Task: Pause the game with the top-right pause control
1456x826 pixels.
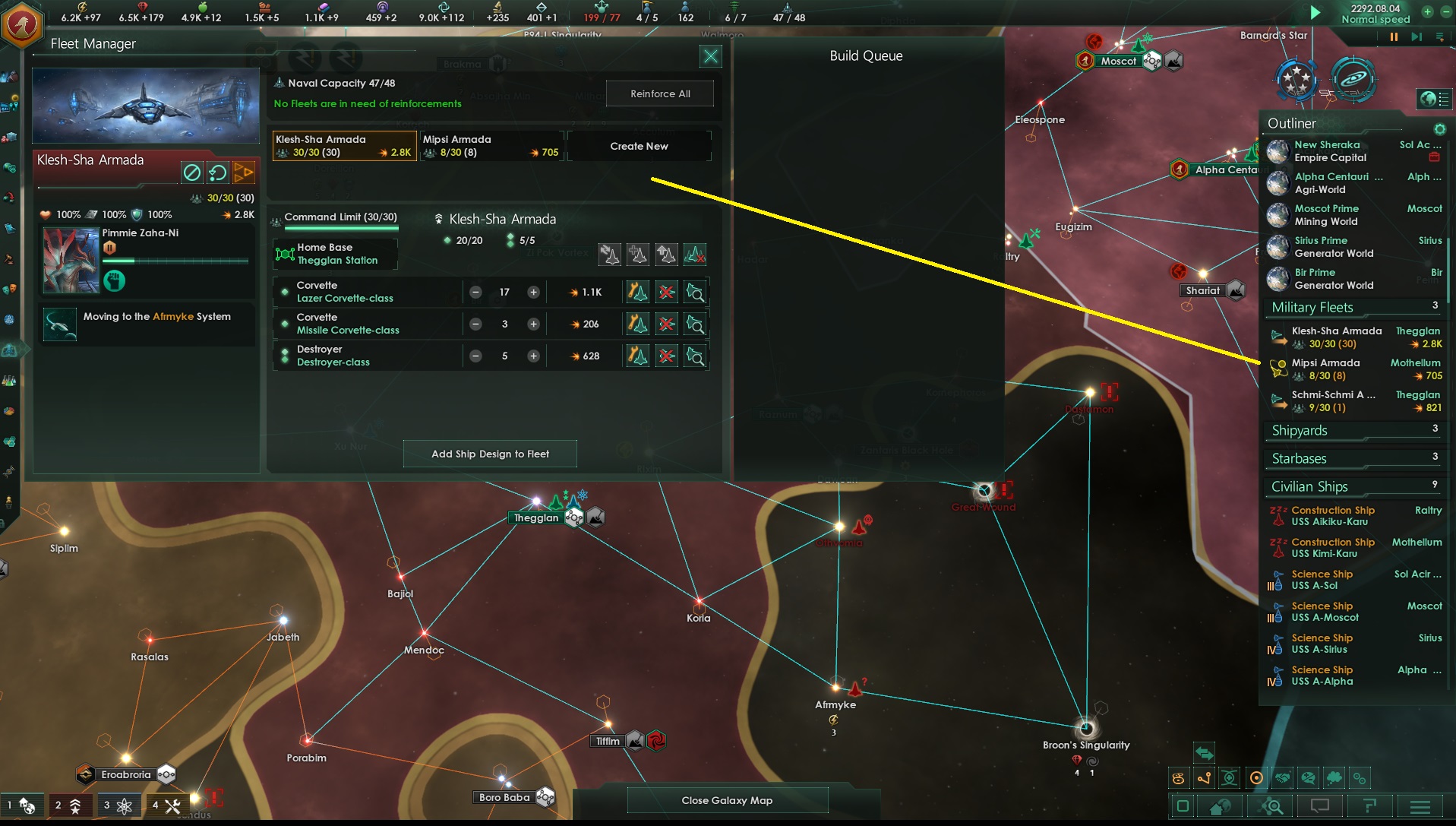Action: coord(1394,36)
